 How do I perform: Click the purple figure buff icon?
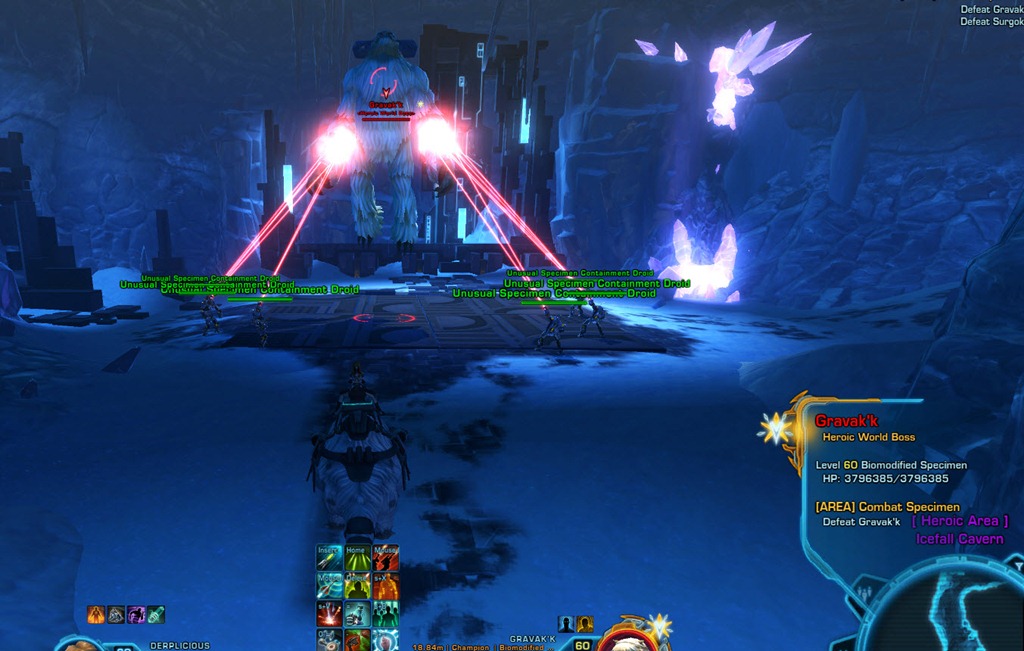(135, 614)
